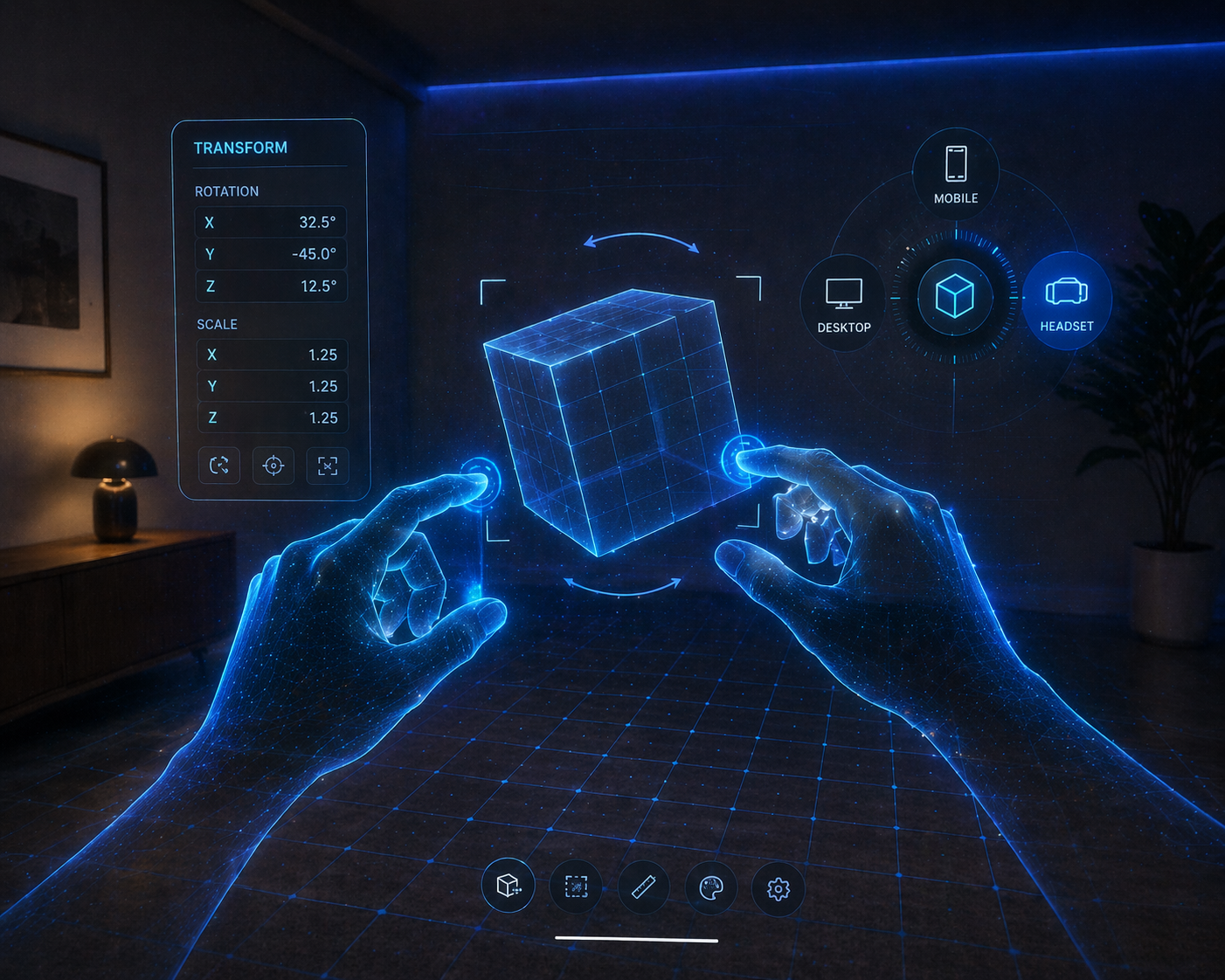
Task: Click the Rotation Y field showing -45.0°
Action: (271, 254)
